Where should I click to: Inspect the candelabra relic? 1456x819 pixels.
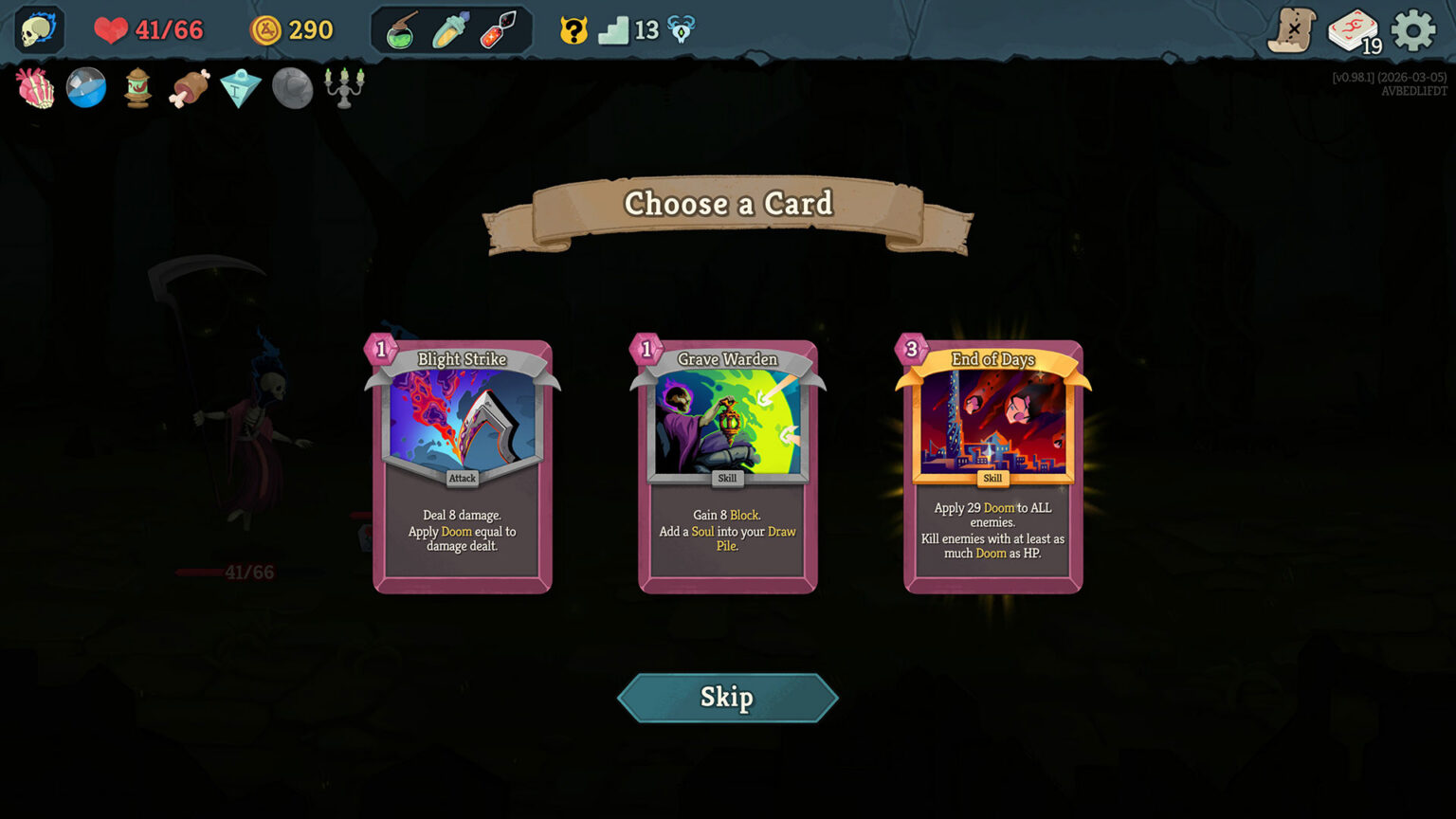pos(342,88)
